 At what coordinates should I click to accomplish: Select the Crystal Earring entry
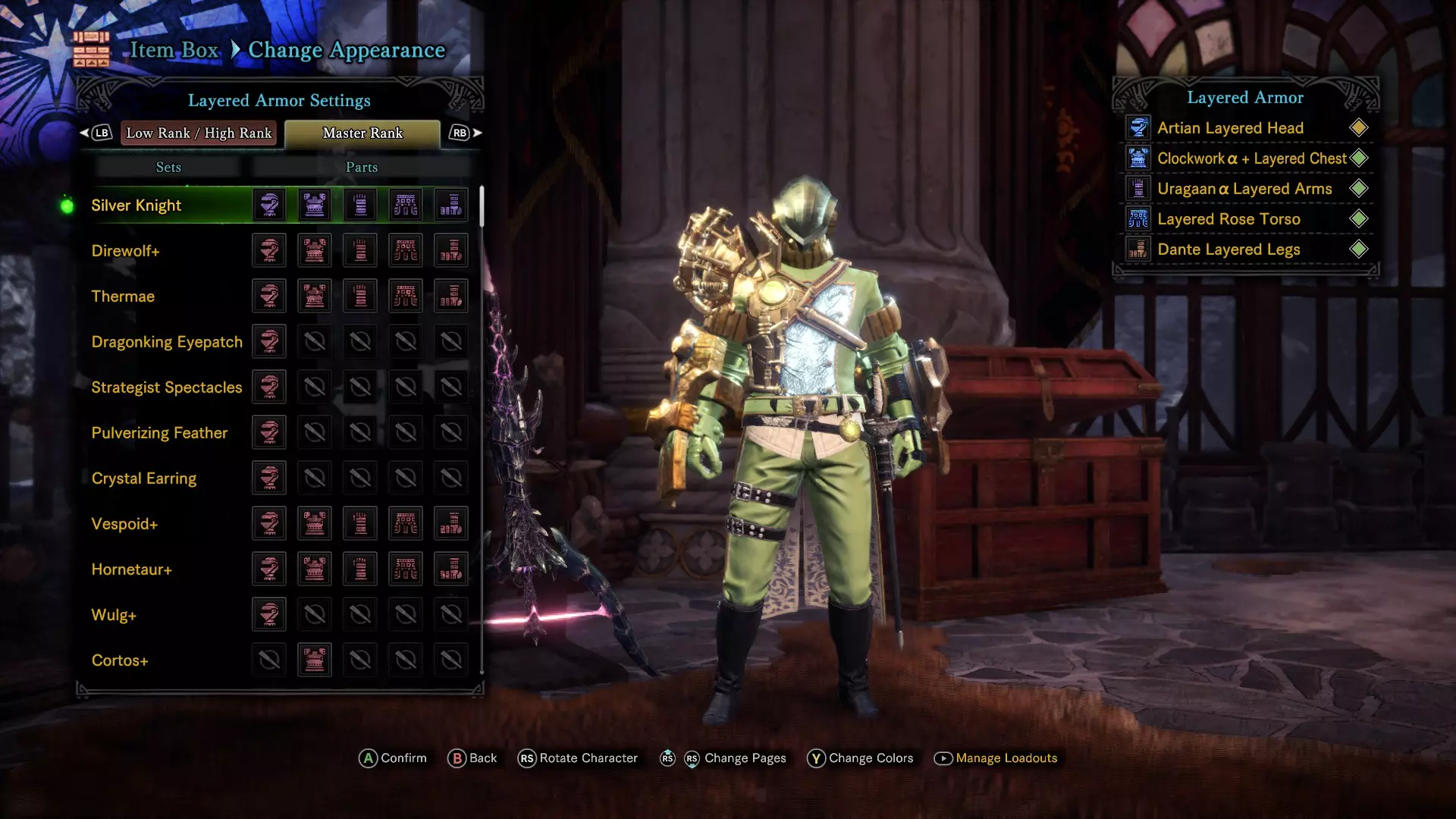144,479
